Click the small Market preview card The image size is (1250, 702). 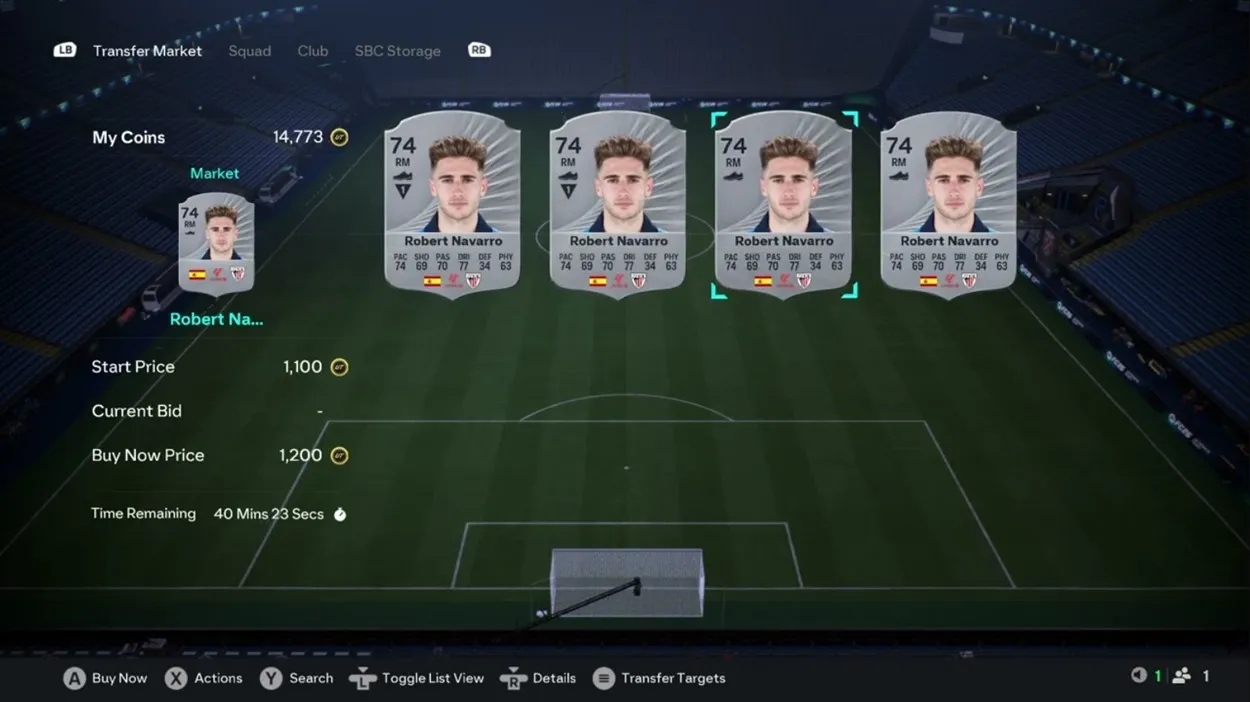point(216,242)
